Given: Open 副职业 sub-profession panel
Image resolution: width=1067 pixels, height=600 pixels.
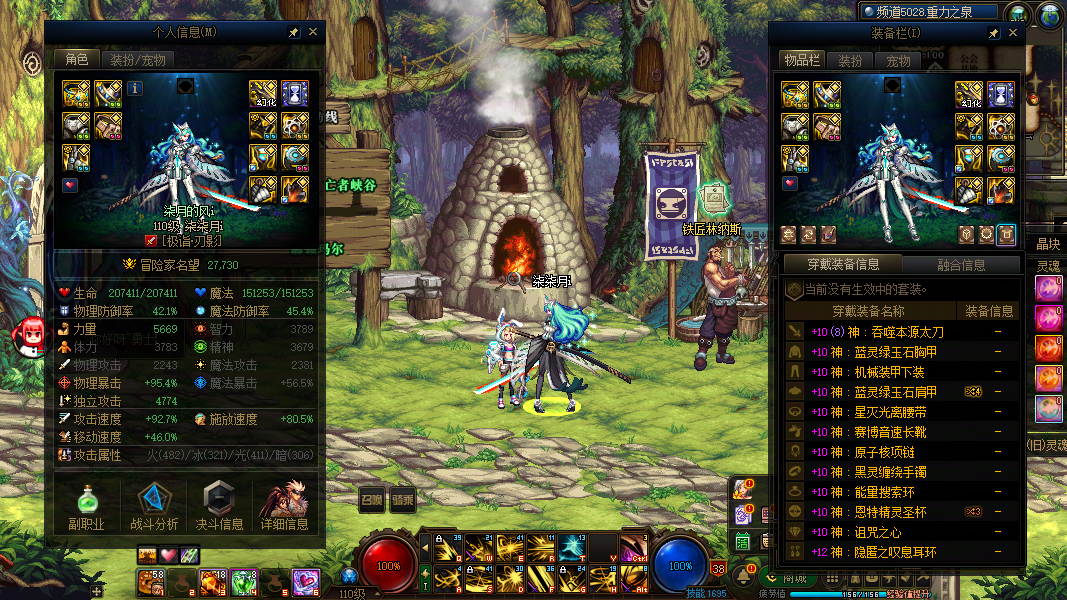Looking at the screenshot, I should 87,506.
